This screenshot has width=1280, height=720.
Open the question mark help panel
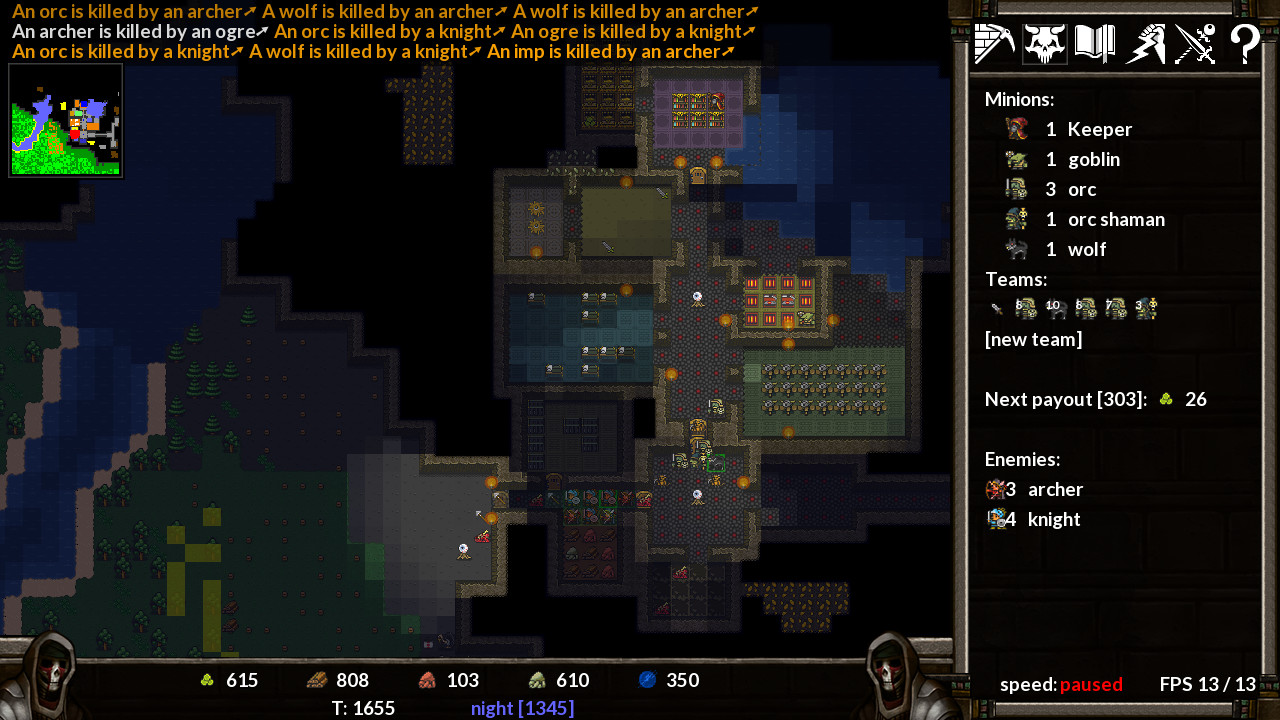point(1244,43)
